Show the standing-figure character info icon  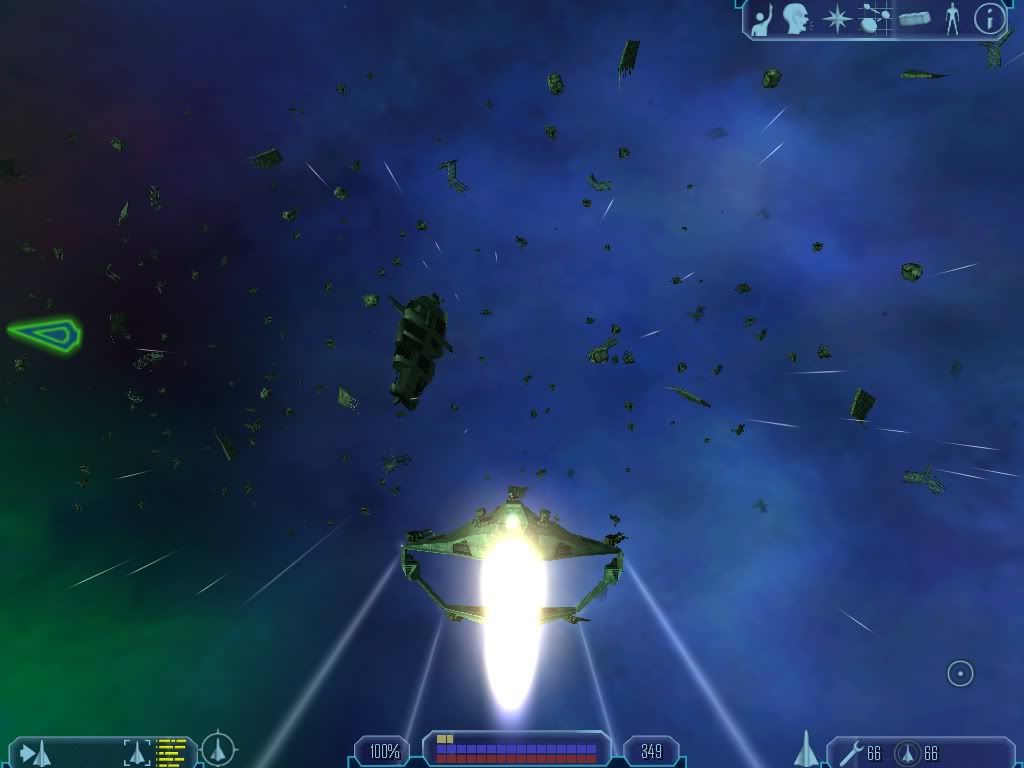click(x=952, y=19)
